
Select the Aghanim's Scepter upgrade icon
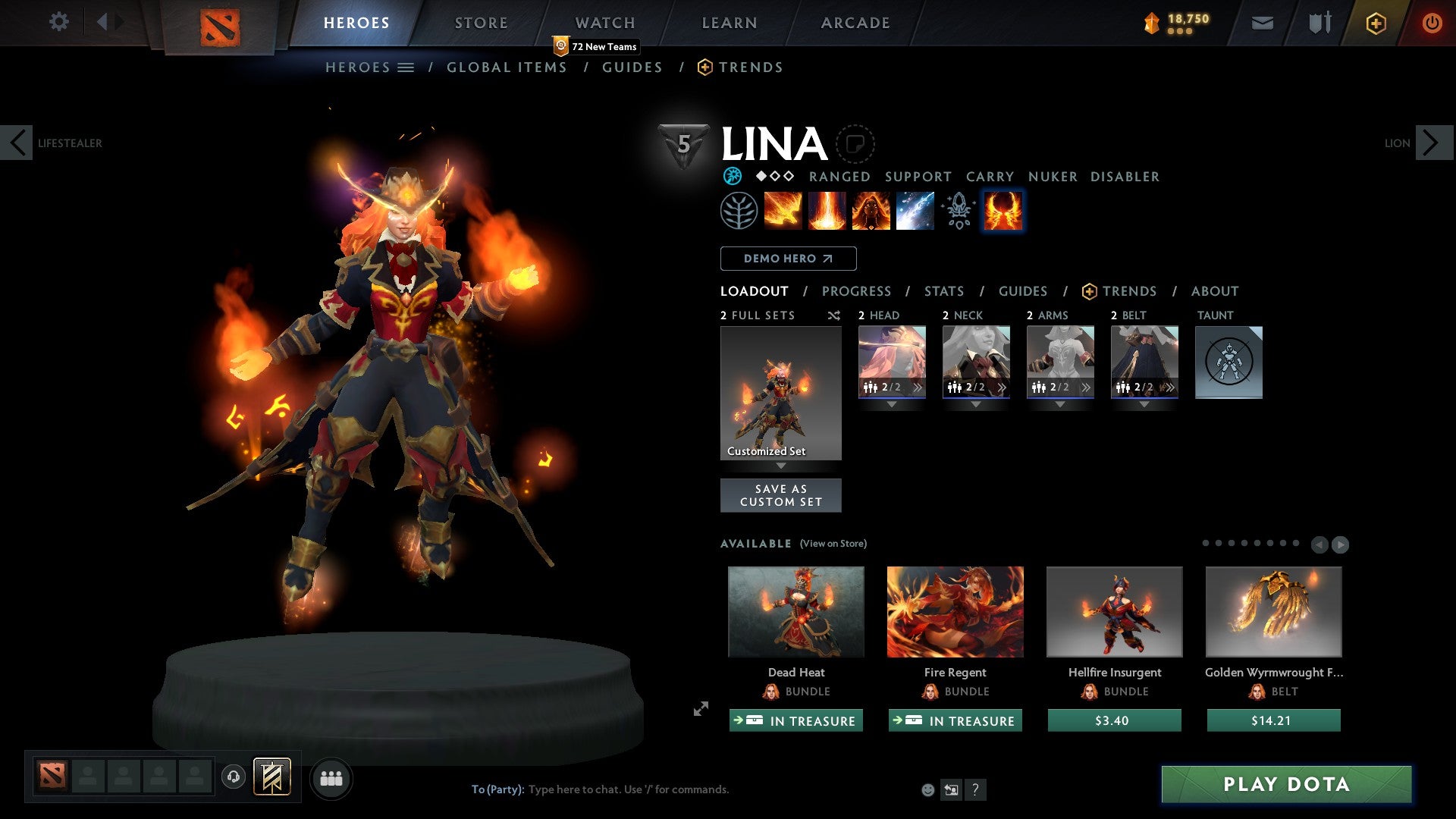[958, 211]
